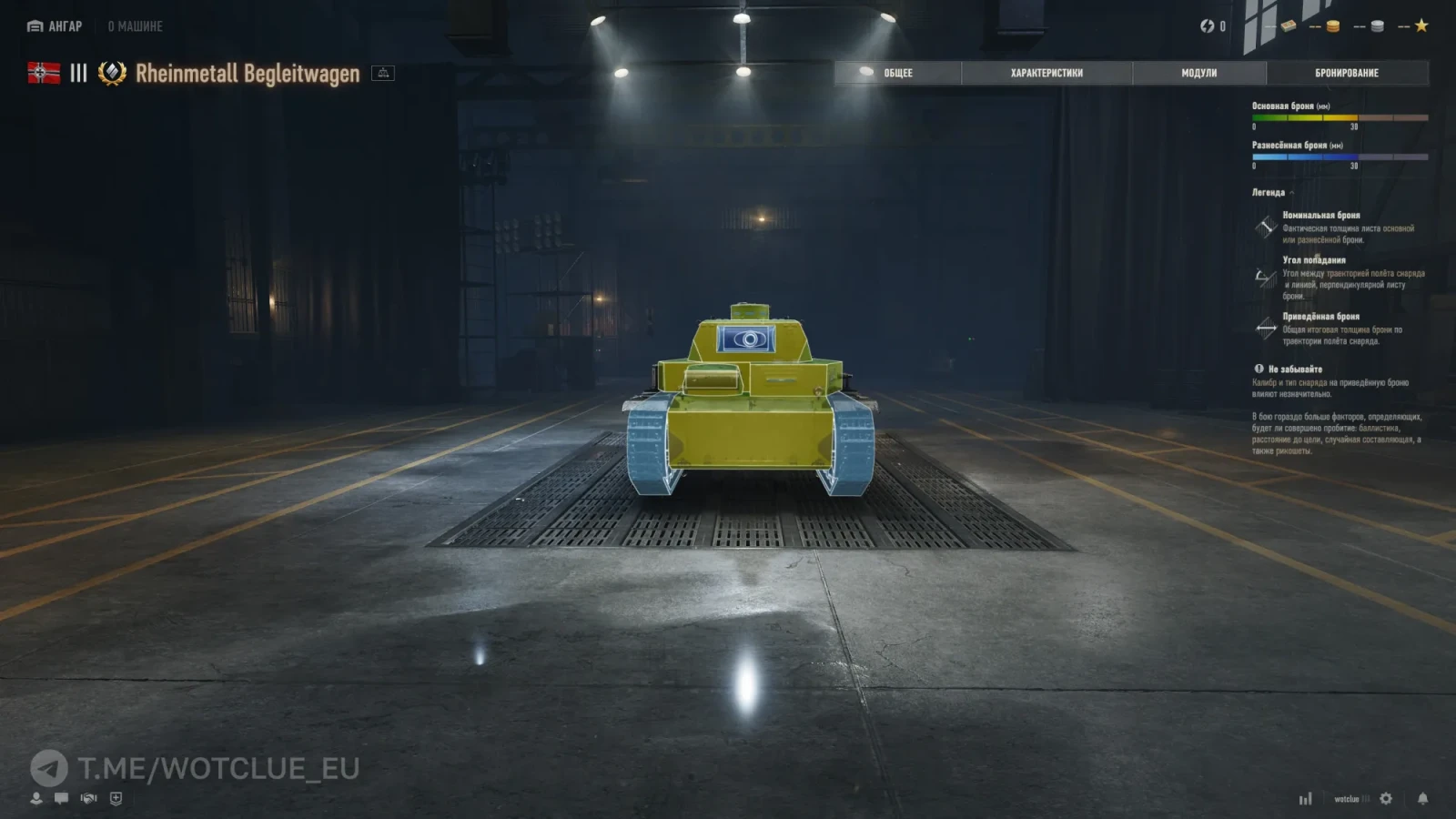Return to the АНГАР hangar screen
The image size is (1456, 819).
point(56,26)
